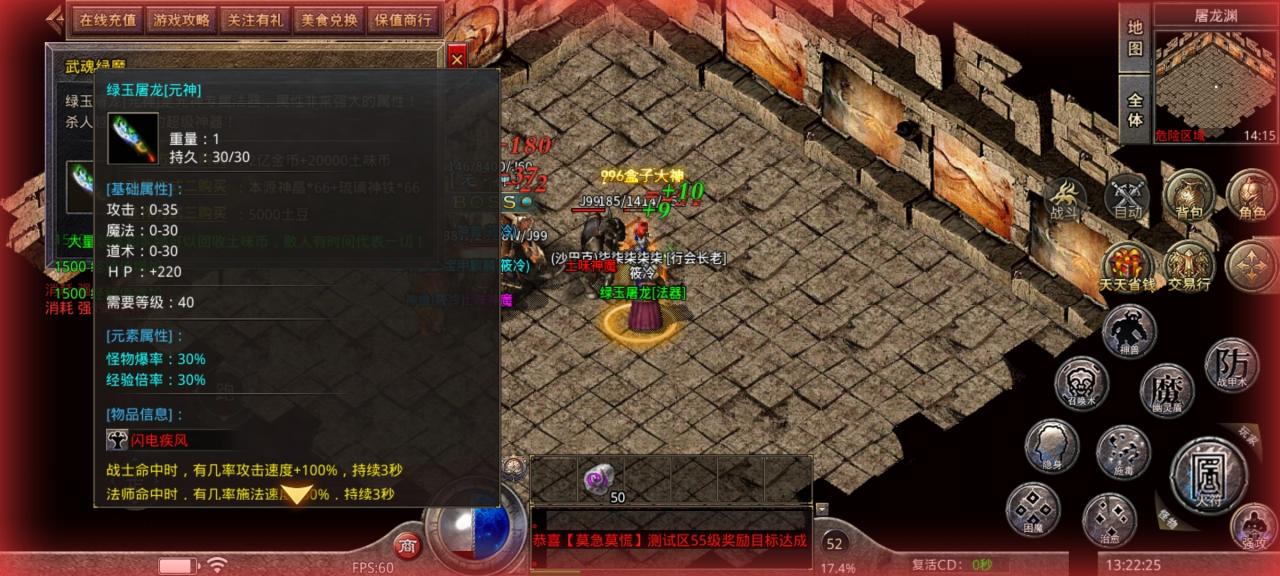Open the 保值商行 trading shop
The width and height of the screenshot is (1280, 576).
pyautogui.click(x=403, y=19)
